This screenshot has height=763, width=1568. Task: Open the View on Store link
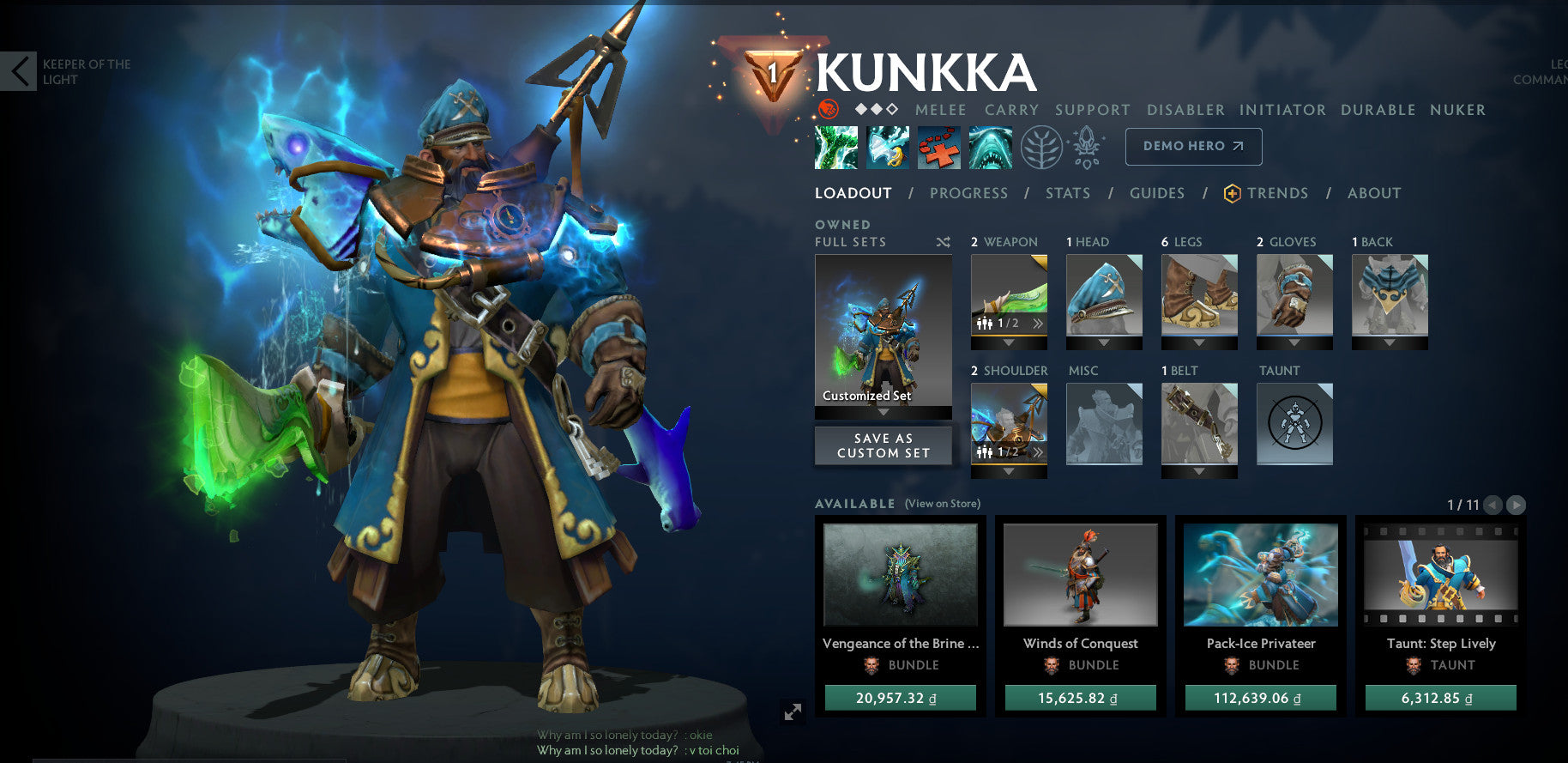pyautogui.click(x=942, y=503)
